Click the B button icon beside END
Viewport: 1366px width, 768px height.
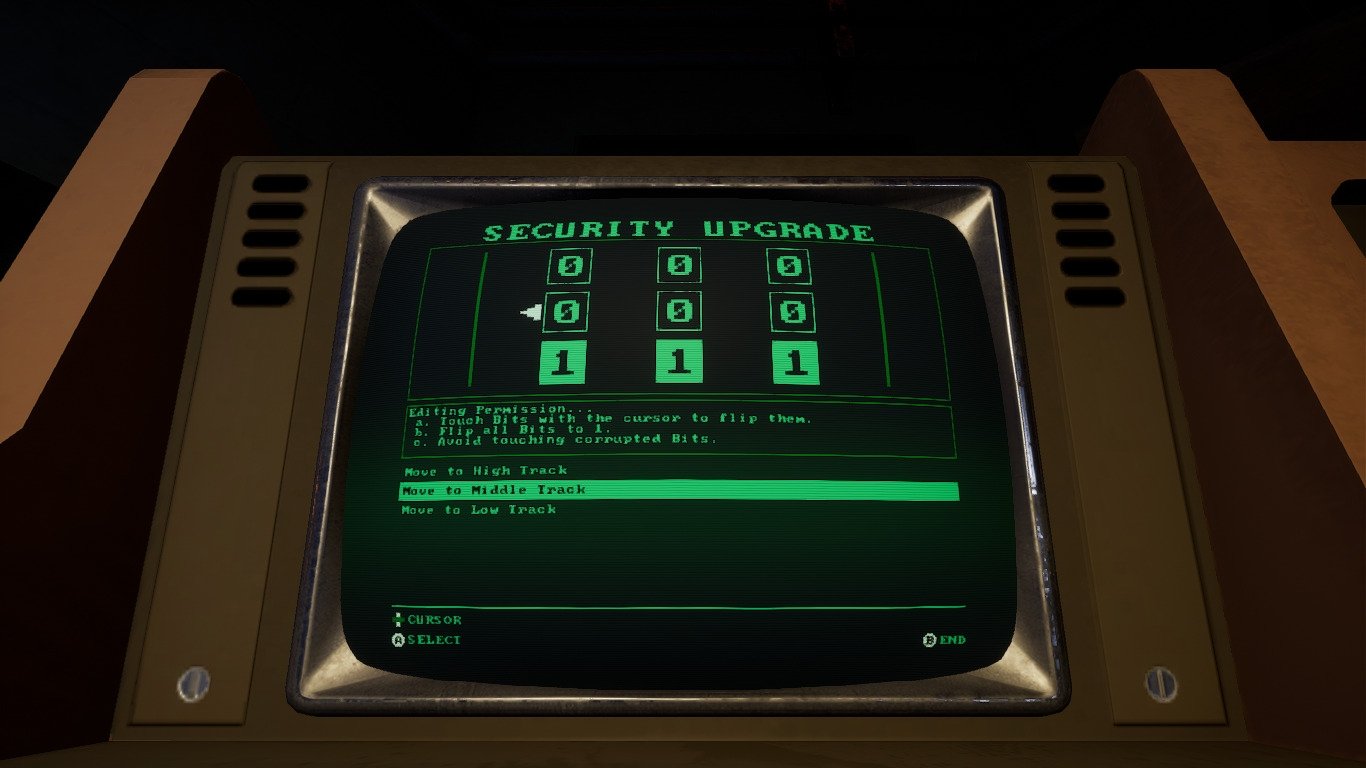click(x=931, y=638)
